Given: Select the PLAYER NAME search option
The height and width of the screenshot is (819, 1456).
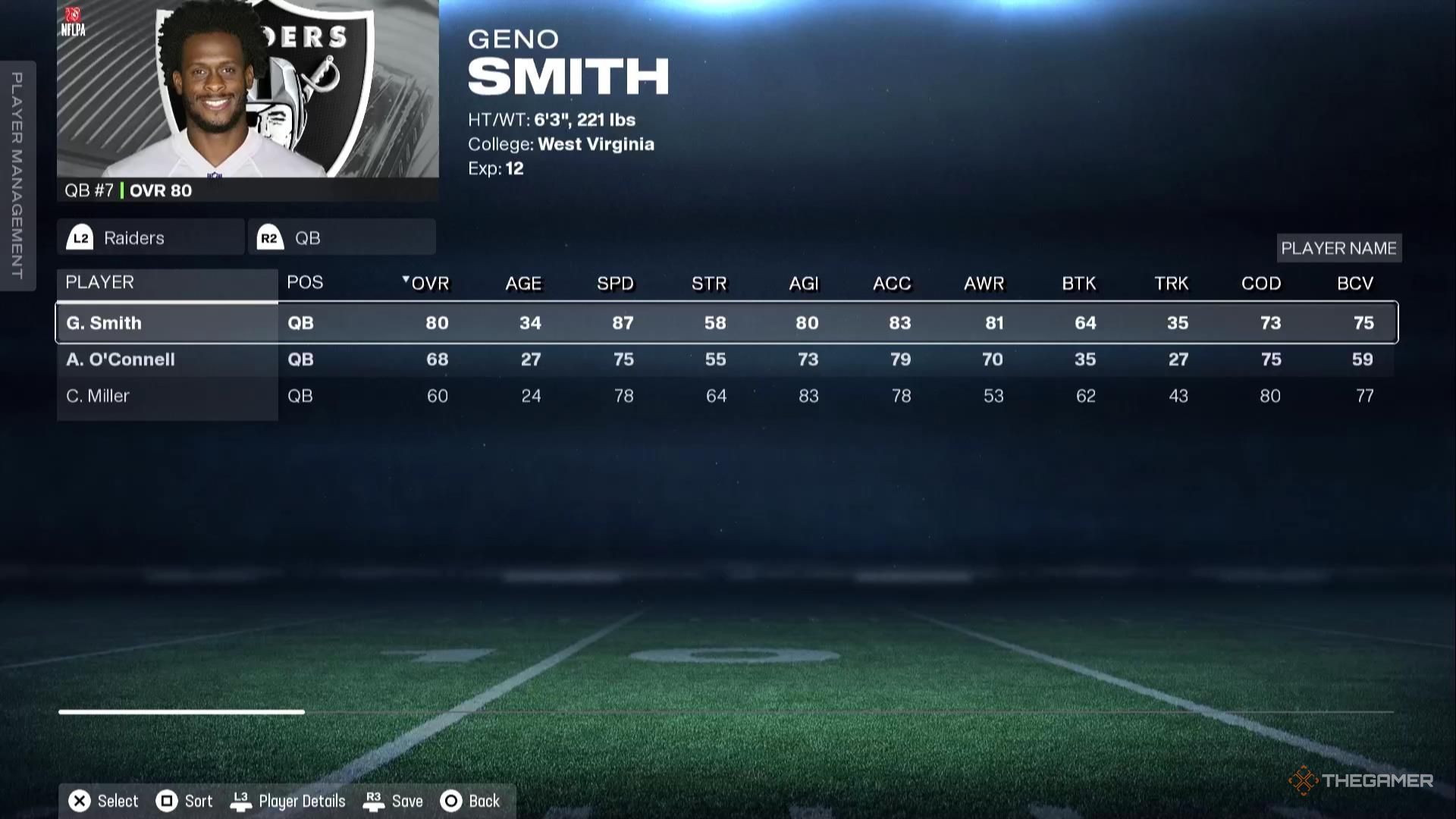Looking at the screenshot, I should click(1338, 248).
